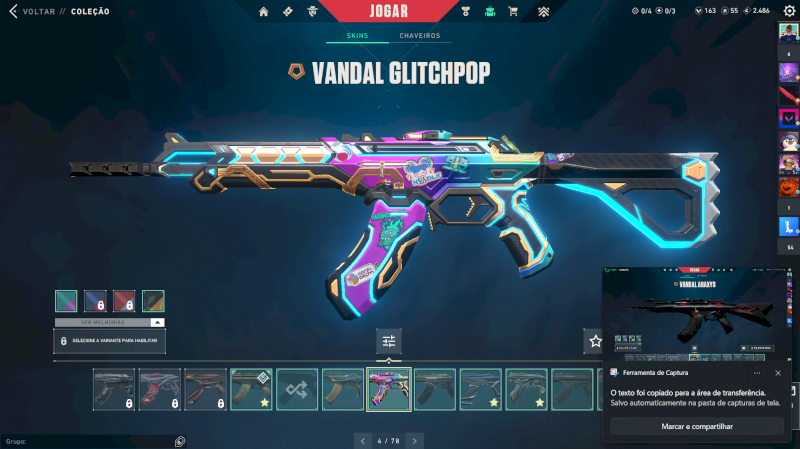Select the Skins tab
Viewport: 800px width, 449px height.
357,36
